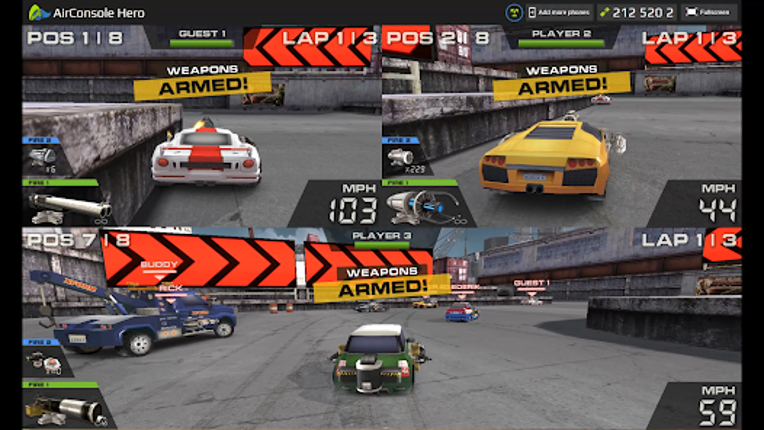Select Player 3's Fire 2 mine weapon
The image size is (764, 430).
coord(46,362)
